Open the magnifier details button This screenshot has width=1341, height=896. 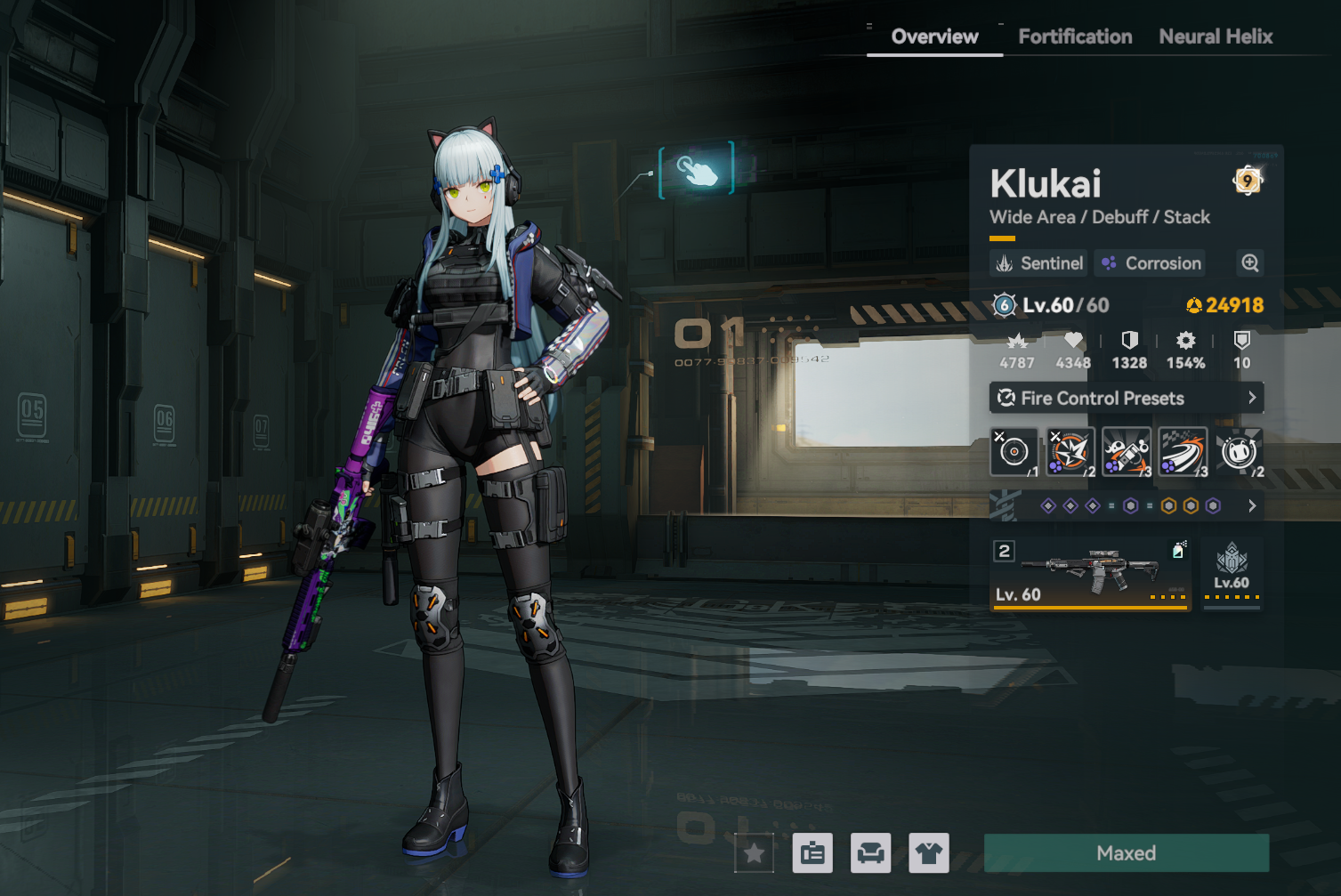(x=1250, y=263)
